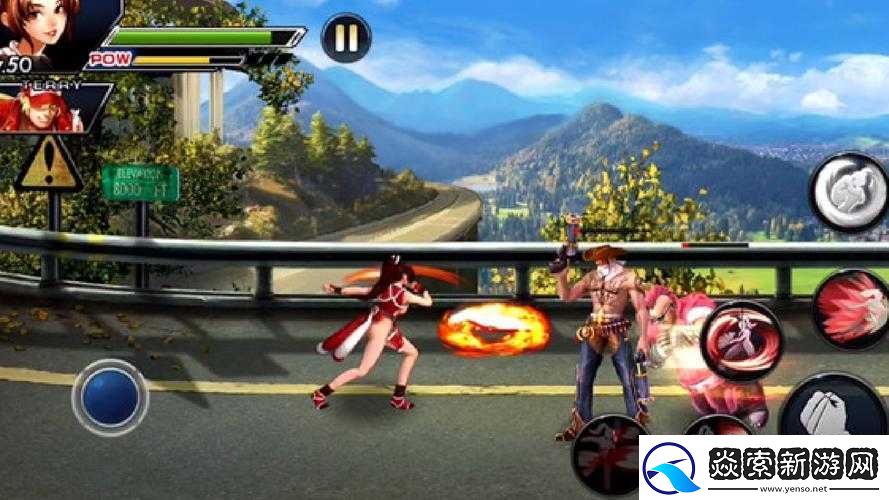Activate the white silhouette special skill
This screenshot has width=889, height=500.
(x=846, y=191)
